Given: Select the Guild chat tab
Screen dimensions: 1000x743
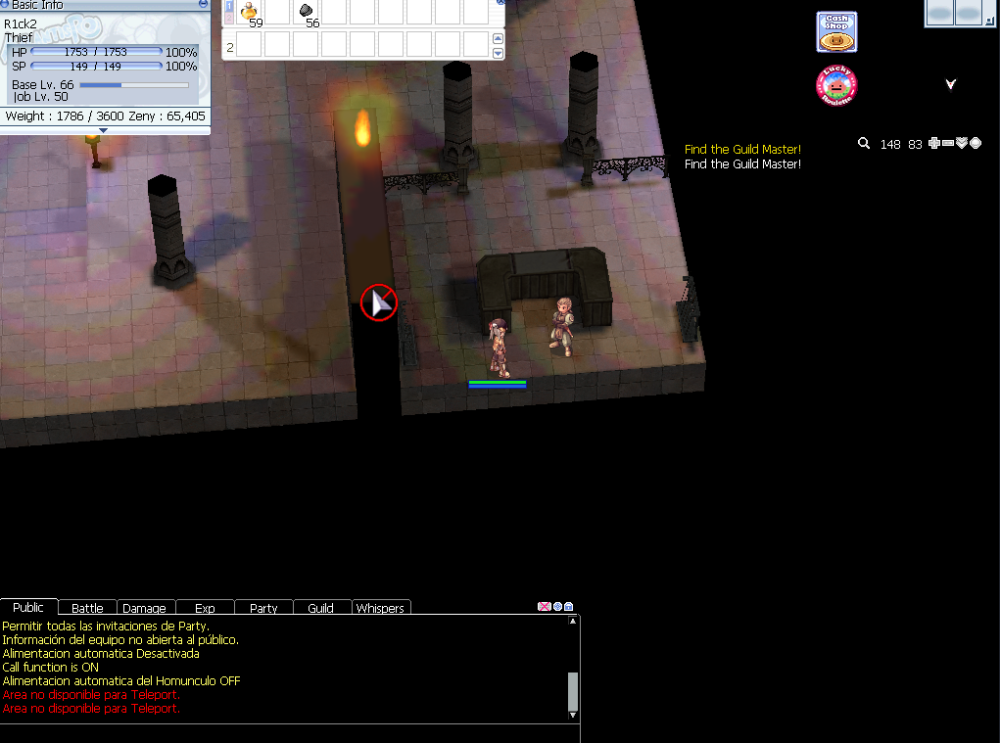Looking at the screenshot, I should click(x=321, y=608).
